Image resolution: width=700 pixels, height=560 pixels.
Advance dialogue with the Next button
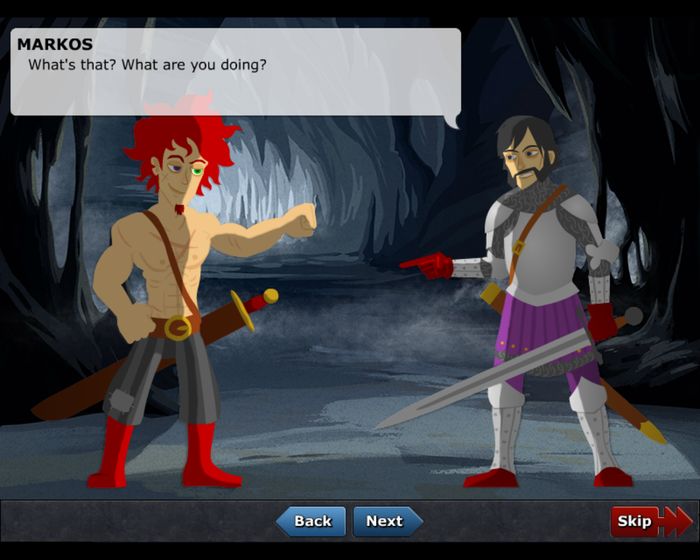pos(386,521)
